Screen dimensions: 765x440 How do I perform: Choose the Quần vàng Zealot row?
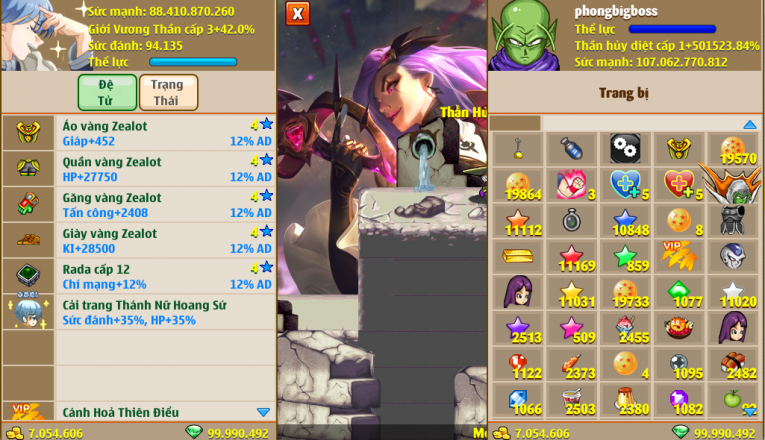point(138,169)
